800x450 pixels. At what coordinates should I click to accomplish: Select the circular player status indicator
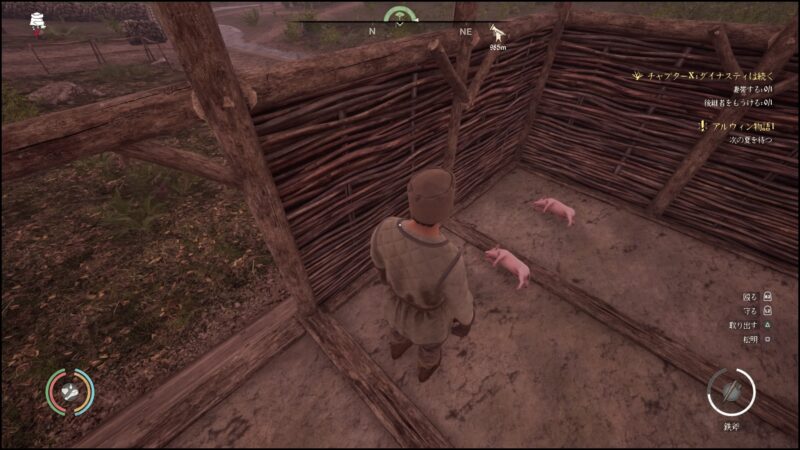pyautogui.click(x=69, y=393)
